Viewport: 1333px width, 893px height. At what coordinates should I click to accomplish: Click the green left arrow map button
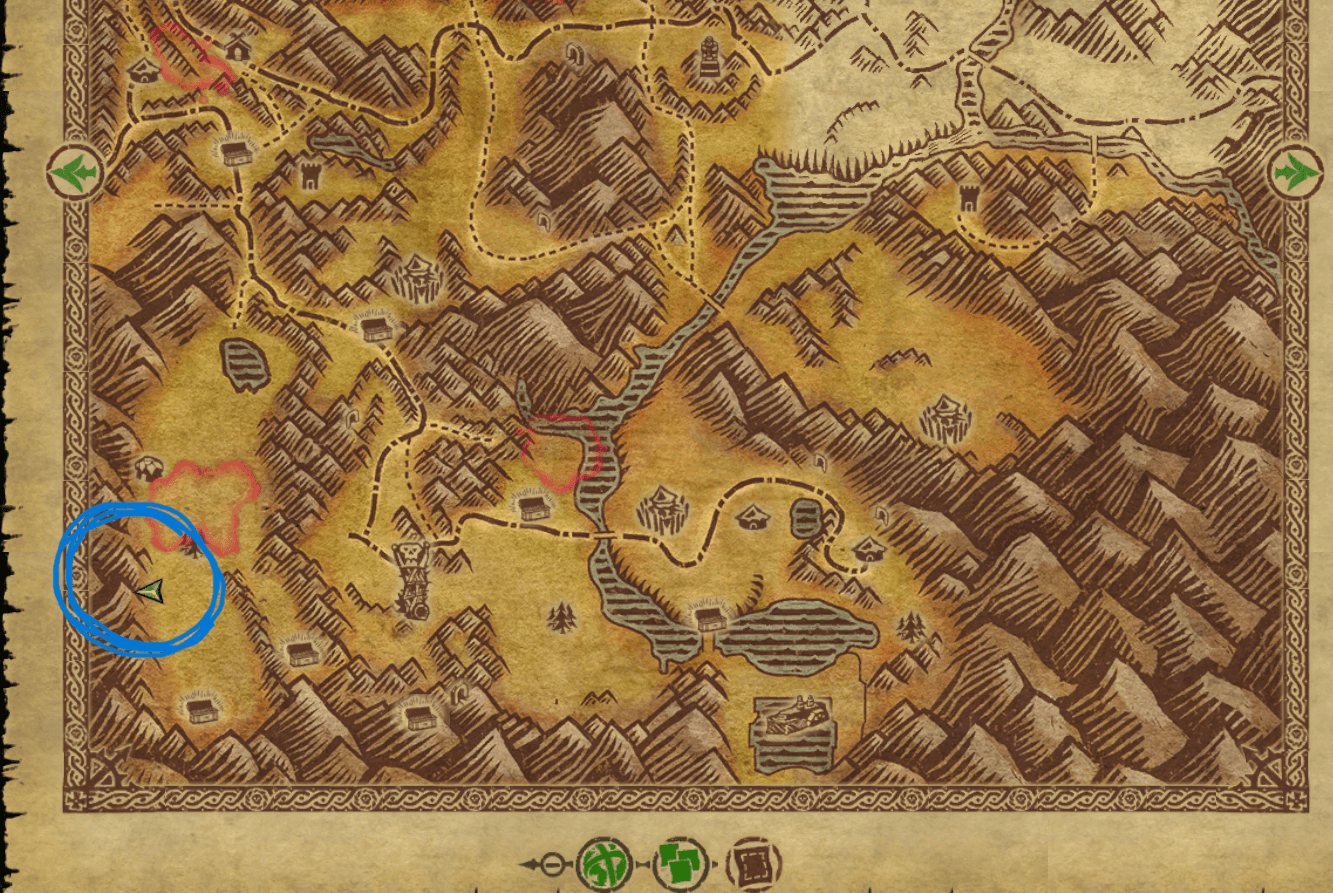(x=76, y=172)
